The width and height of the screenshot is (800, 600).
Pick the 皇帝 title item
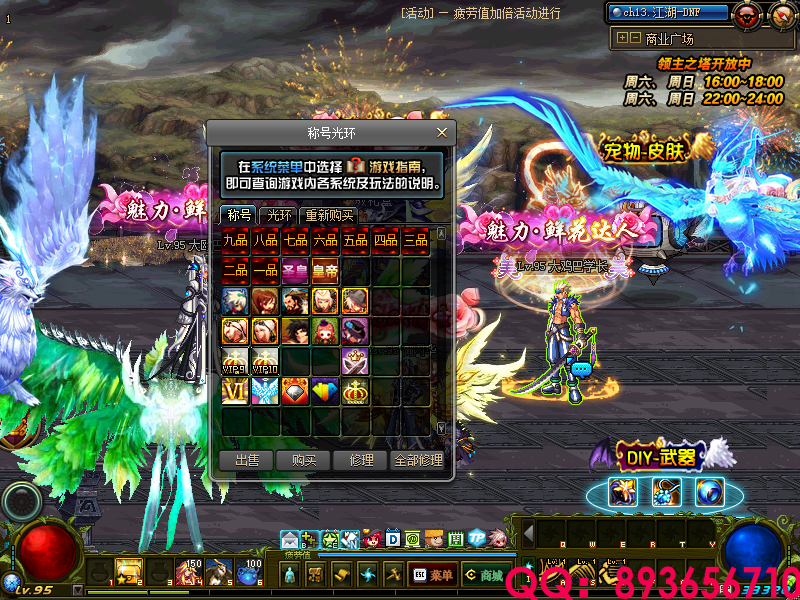[x=326, y=271]
